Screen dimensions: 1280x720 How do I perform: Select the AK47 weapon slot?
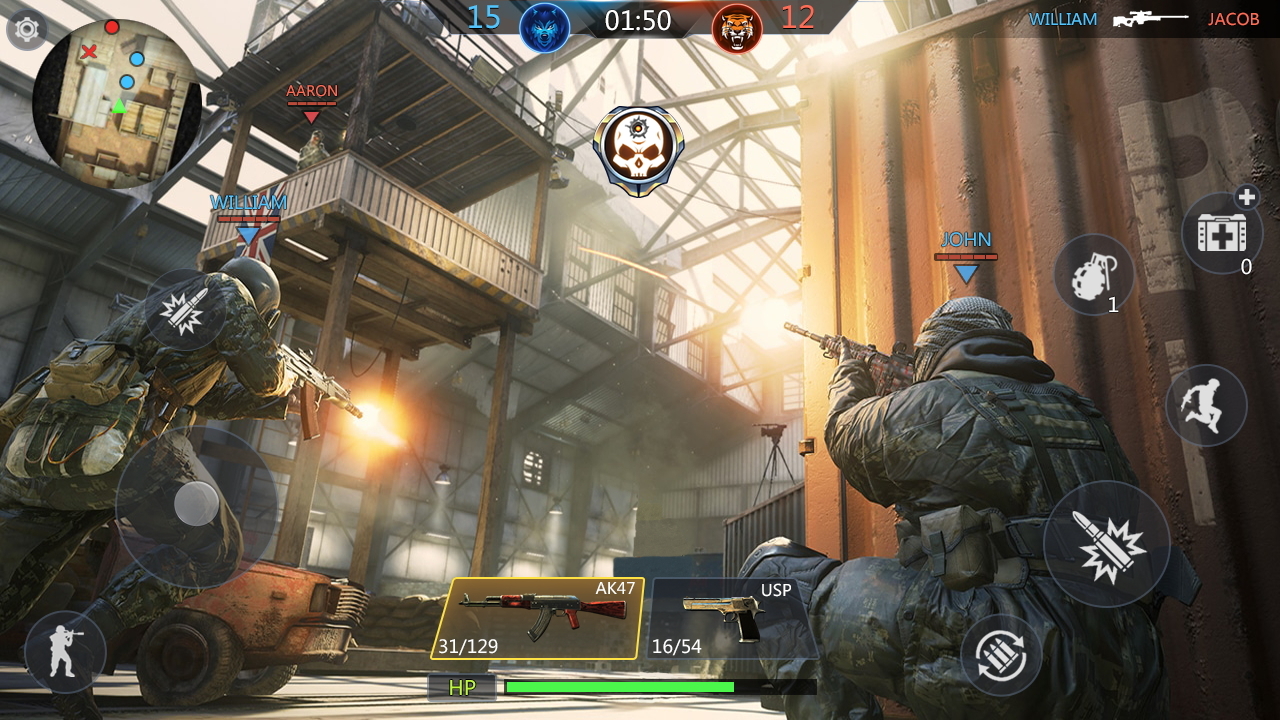coord(538,618)
